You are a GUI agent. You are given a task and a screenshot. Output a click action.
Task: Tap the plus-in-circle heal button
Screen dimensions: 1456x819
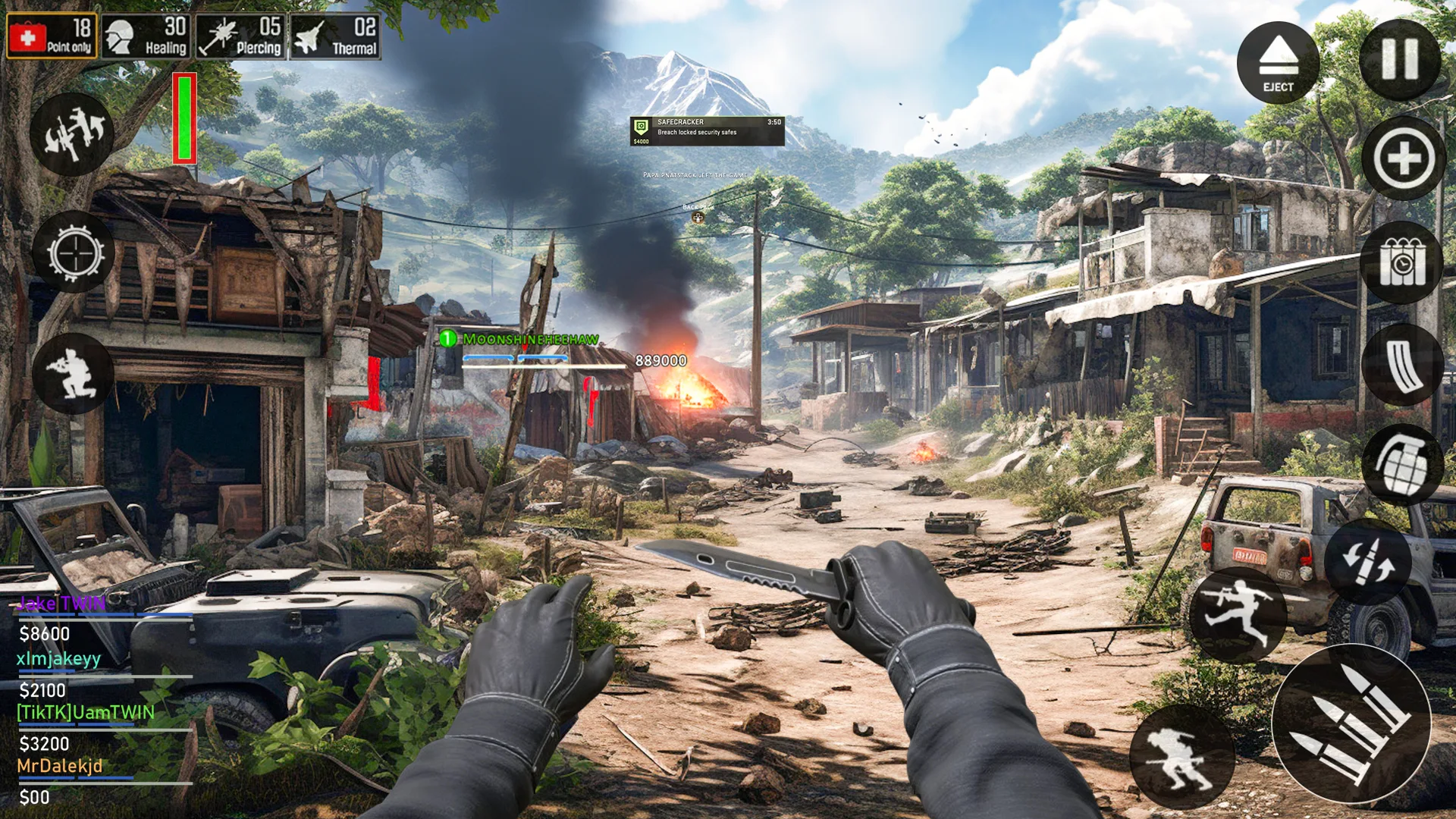[1403, 159]
